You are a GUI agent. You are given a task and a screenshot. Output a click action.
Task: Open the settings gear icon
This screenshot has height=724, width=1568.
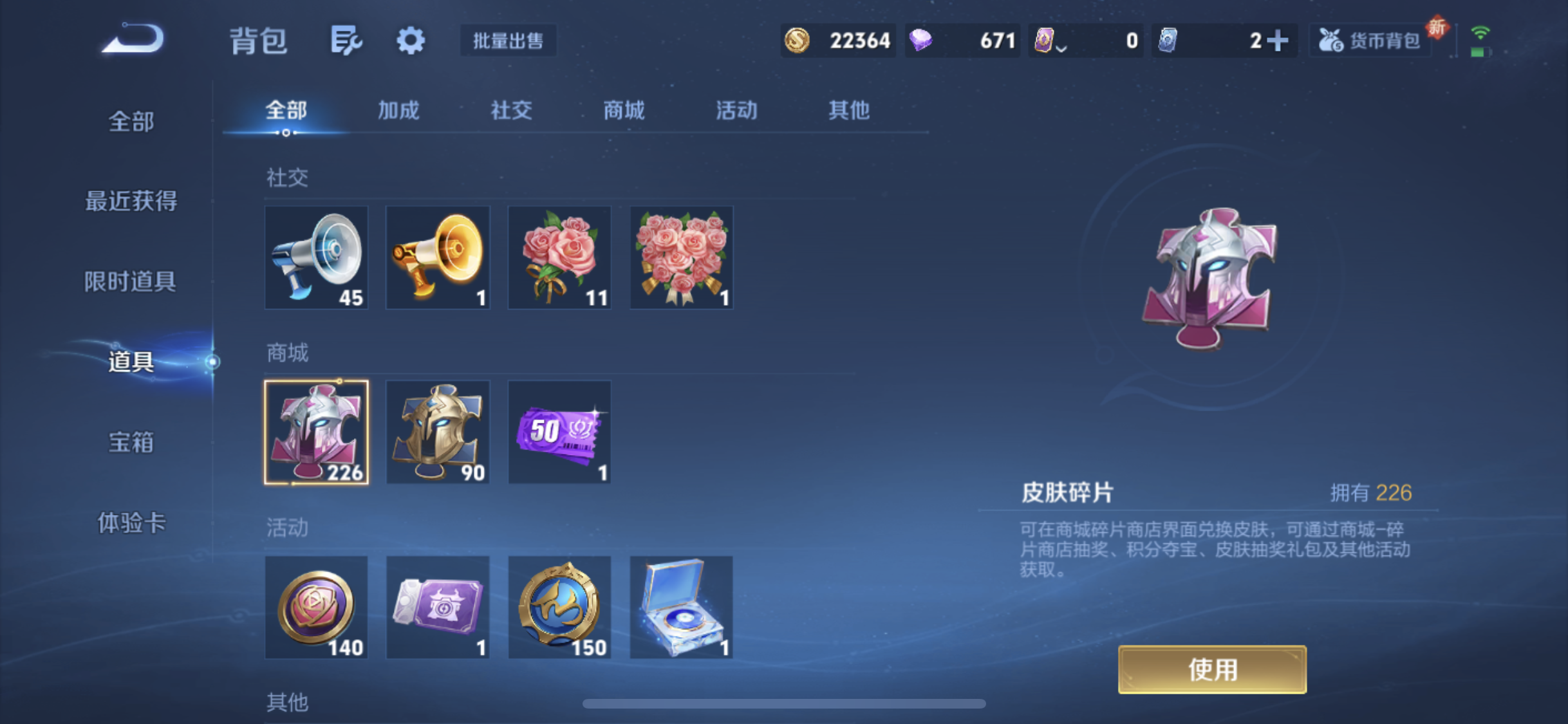point(410,40)
